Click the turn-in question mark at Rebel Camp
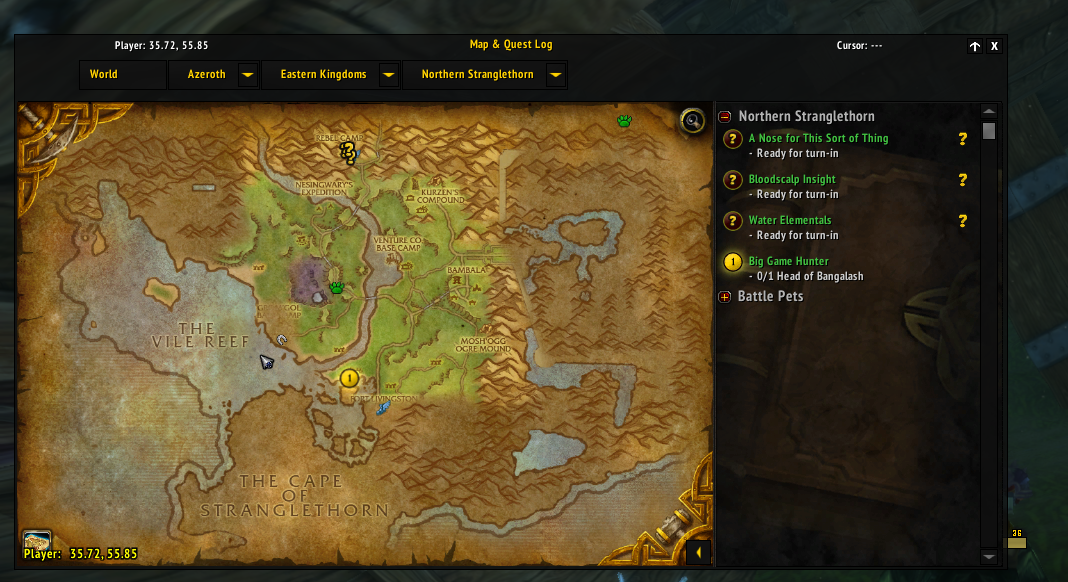This screenshot has height=582, width=1068. click(x=348, y=152)
